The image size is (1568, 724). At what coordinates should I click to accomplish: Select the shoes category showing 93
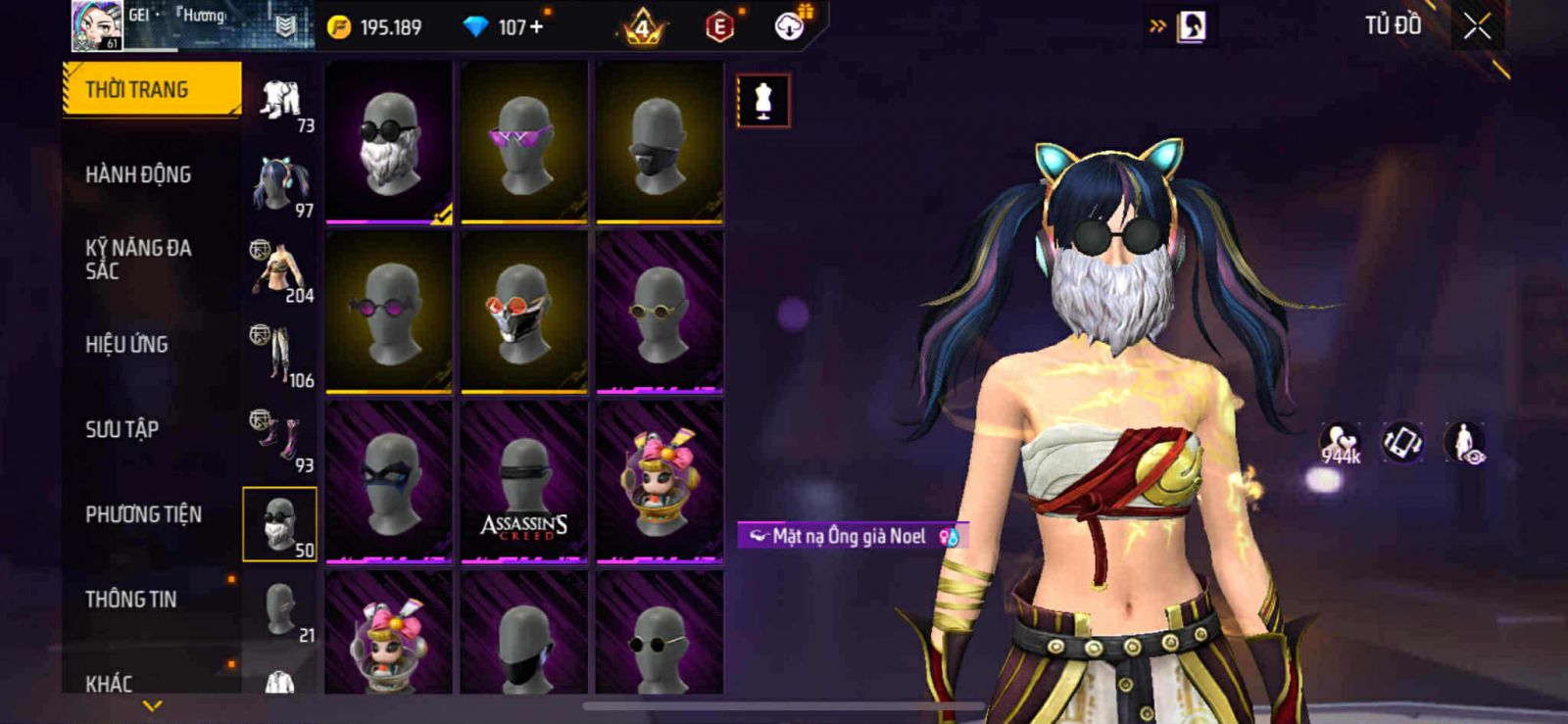click(x=281, y=441)
